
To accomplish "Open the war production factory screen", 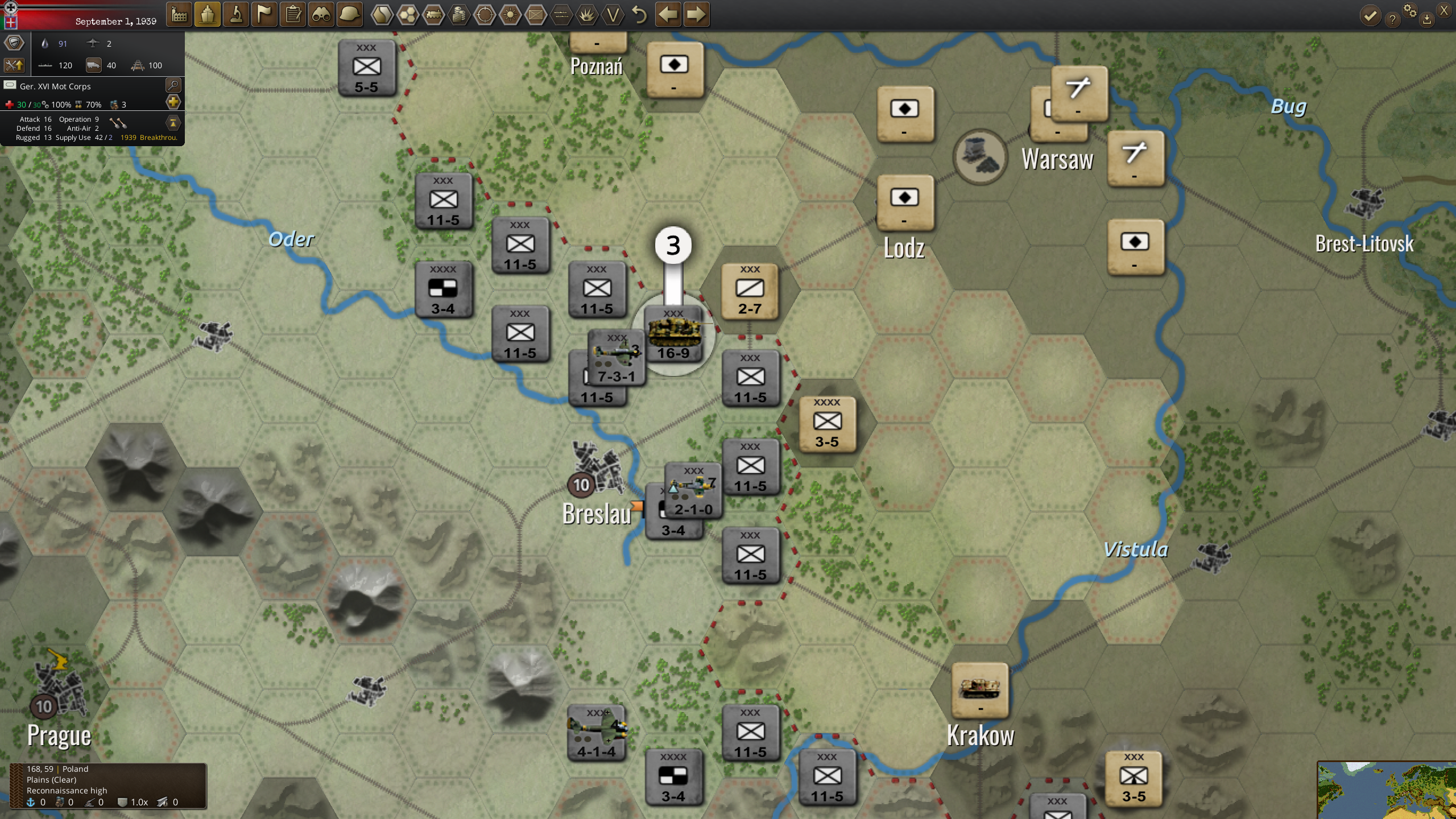I will [x=179, y=15].
